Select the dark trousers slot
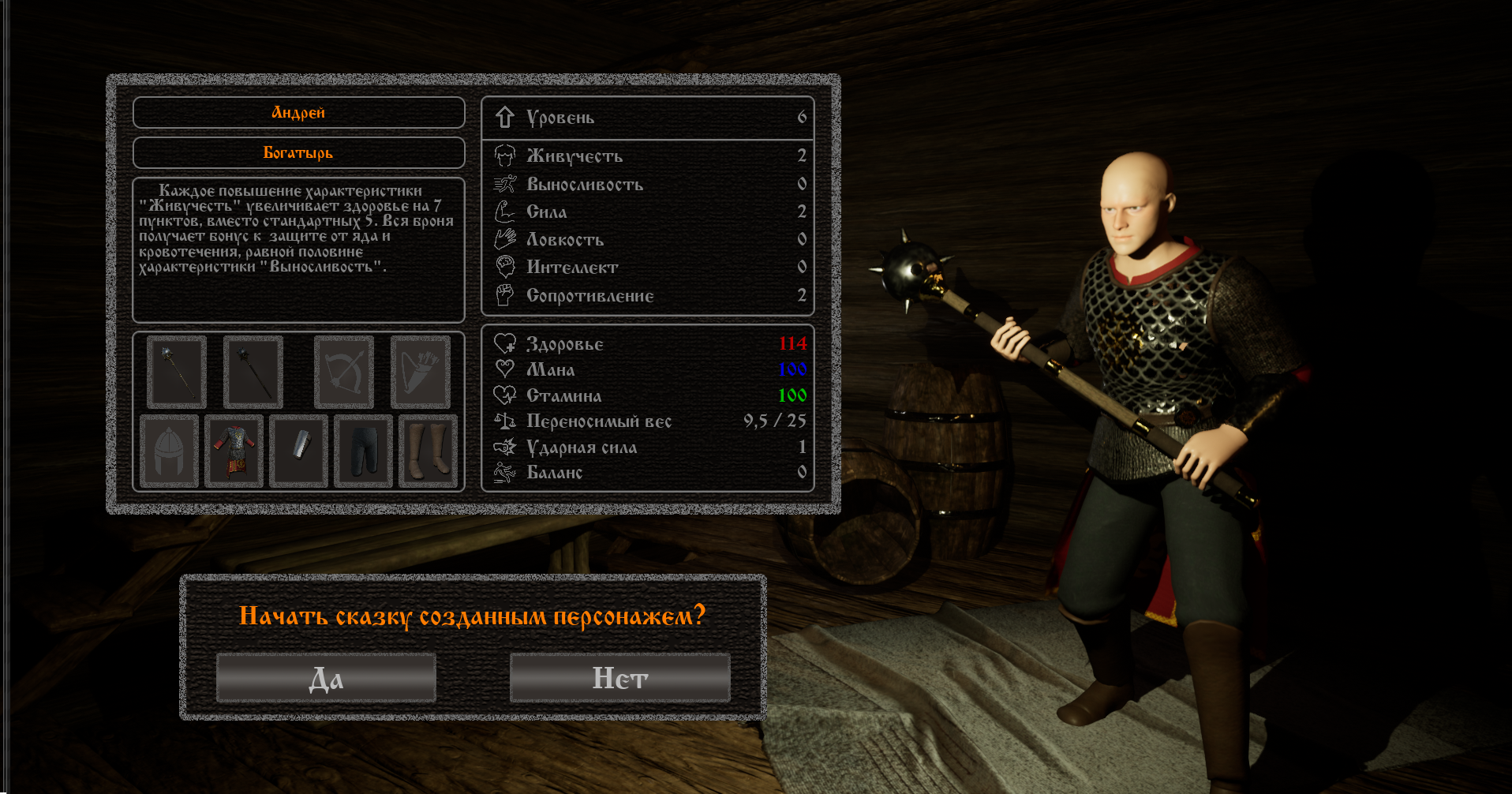This screenshot has height=794, width=1512. (363, 451)
